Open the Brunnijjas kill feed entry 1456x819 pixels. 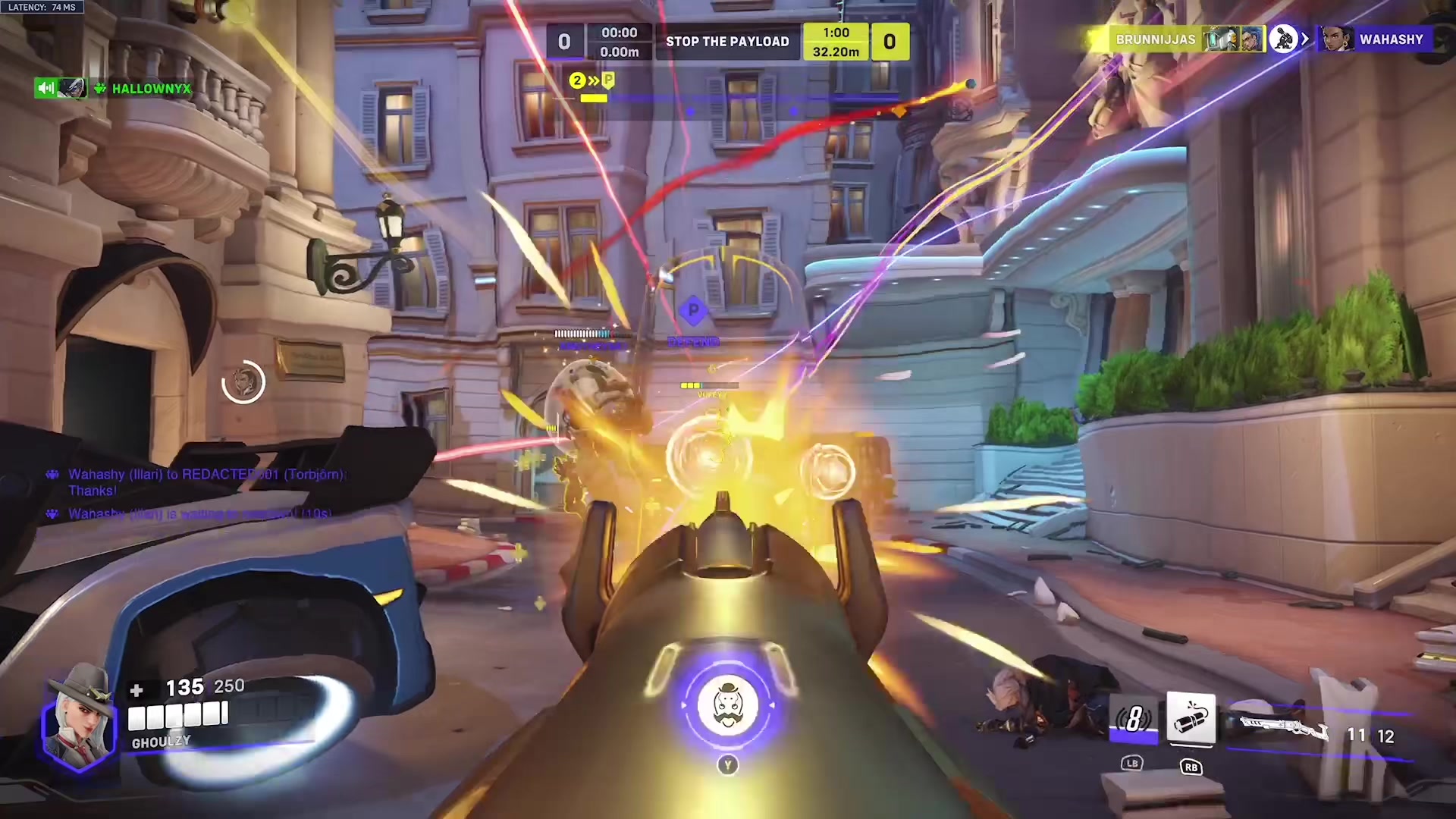(1154, 39)
